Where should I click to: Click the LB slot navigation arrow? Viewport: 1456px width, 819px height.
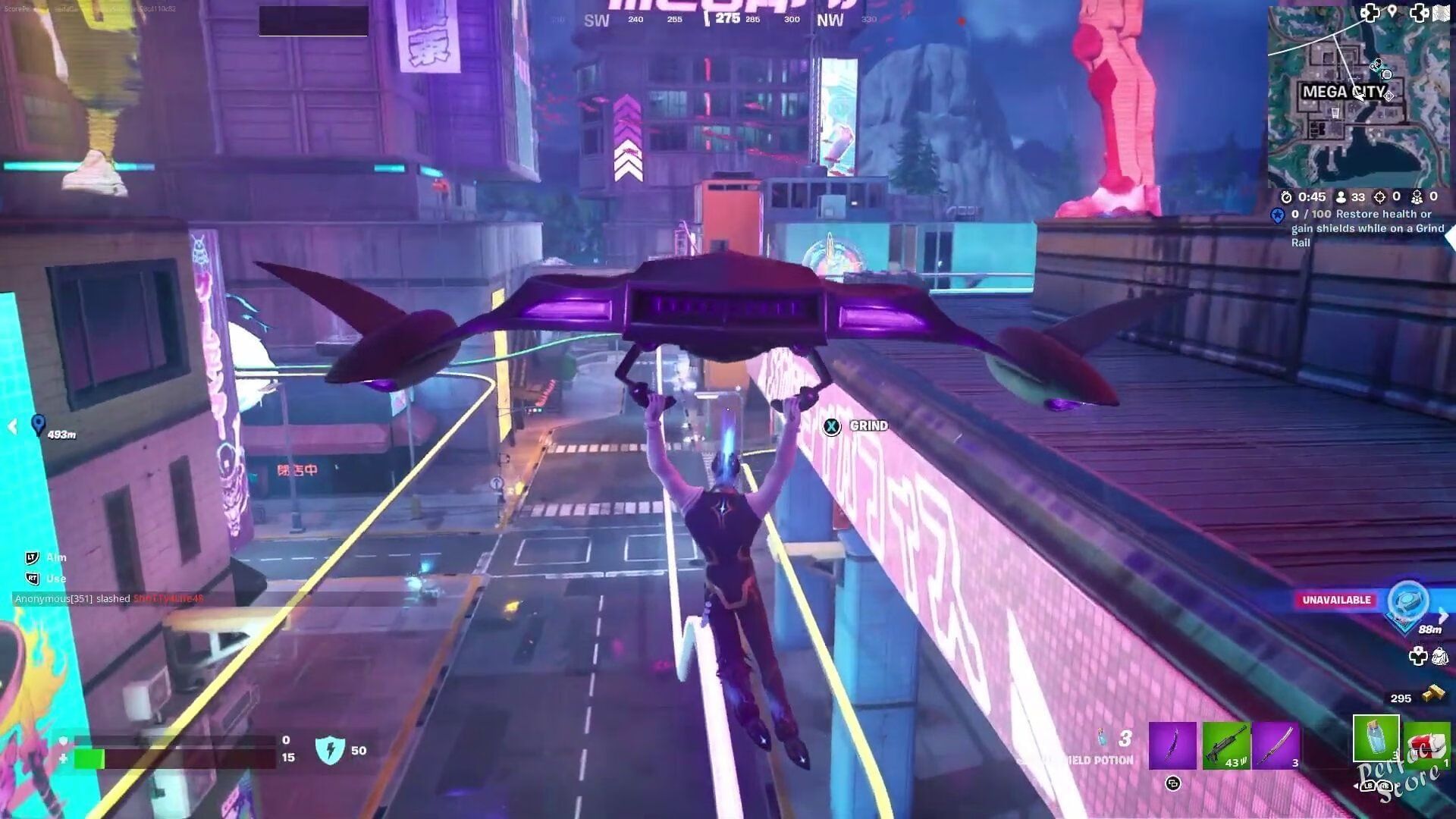[1368, 786]
